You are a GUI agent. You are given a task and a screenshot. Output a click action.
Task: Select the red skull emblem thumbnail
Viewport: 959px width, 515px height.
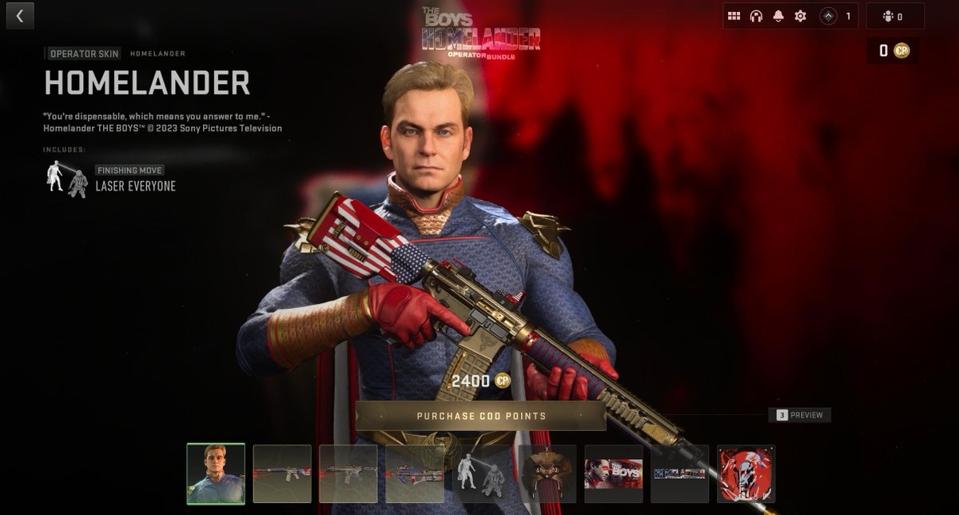746,474
